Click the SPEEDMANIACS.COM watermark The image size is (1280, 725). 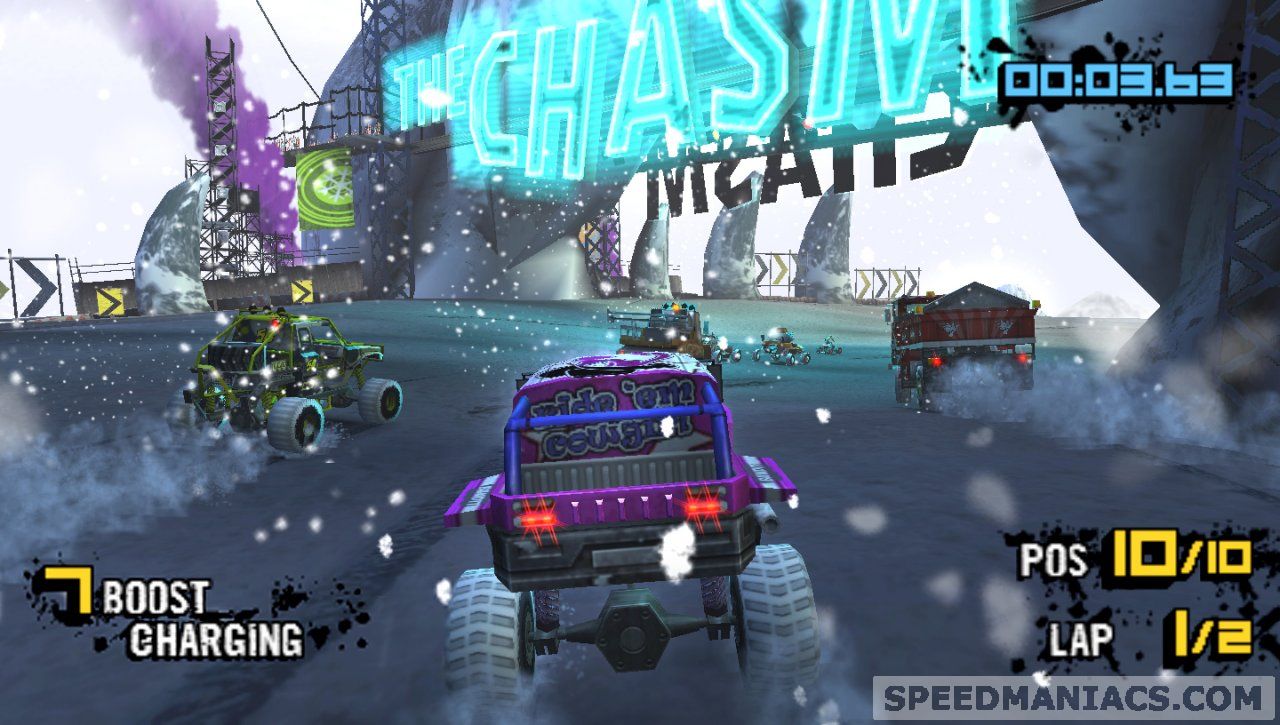[1073, 697]
